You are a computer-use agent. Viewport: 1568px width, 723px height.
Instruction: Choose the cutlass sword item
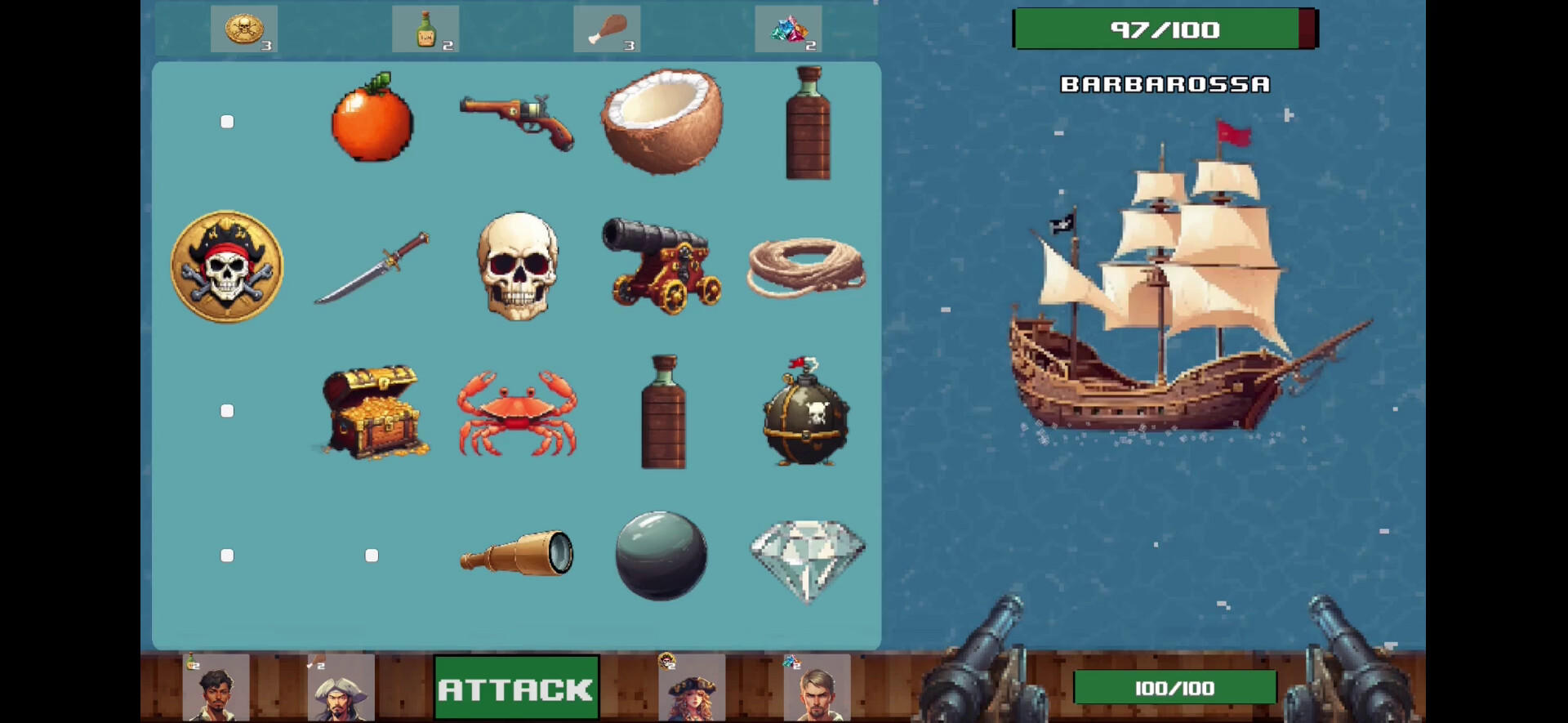(x=372, y=266)
